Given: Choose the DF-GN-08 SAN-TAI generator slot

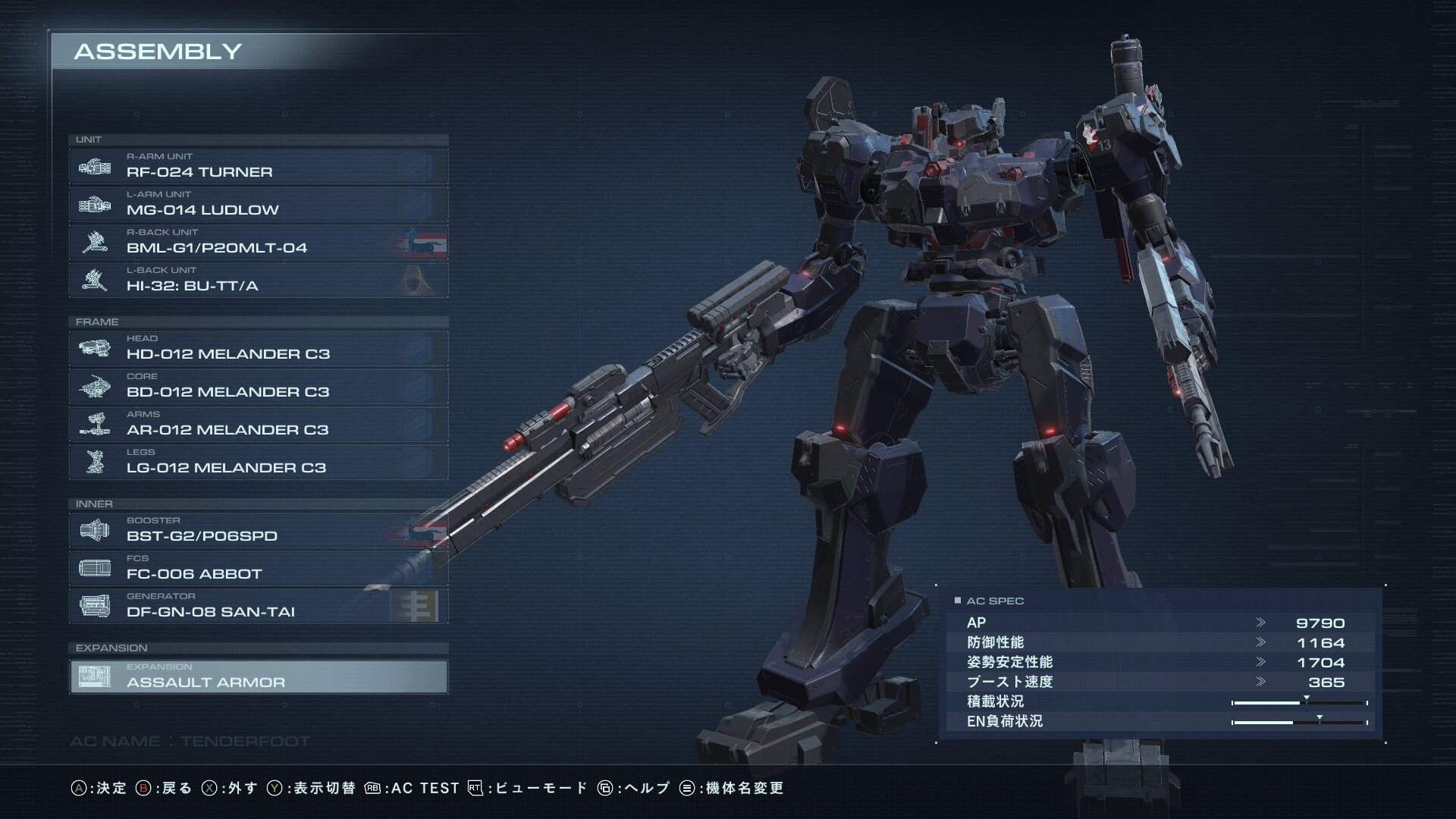Looking at the screenshot, I should (258, 607).
